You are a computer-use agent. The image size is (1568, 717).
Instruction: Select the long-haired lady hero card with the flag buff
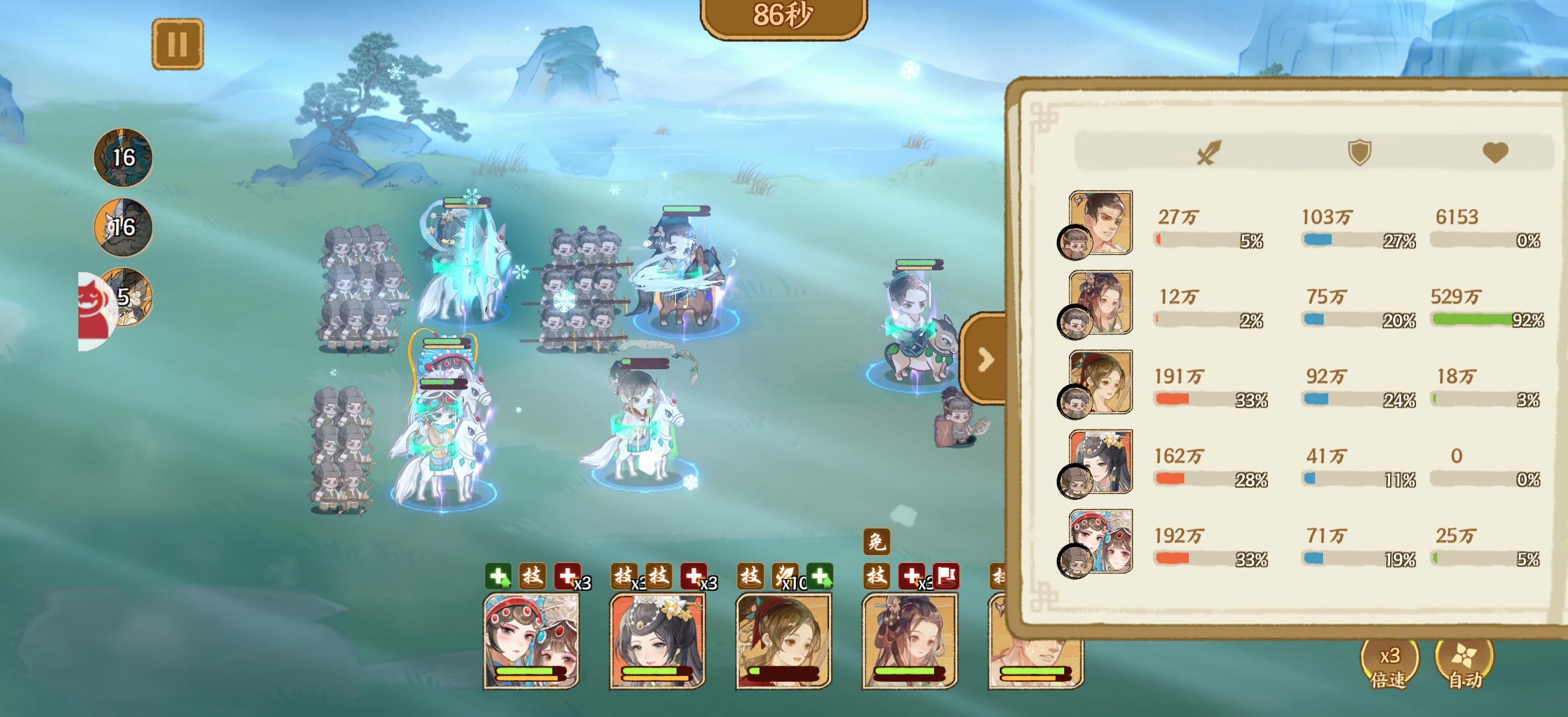coord(909,641)
